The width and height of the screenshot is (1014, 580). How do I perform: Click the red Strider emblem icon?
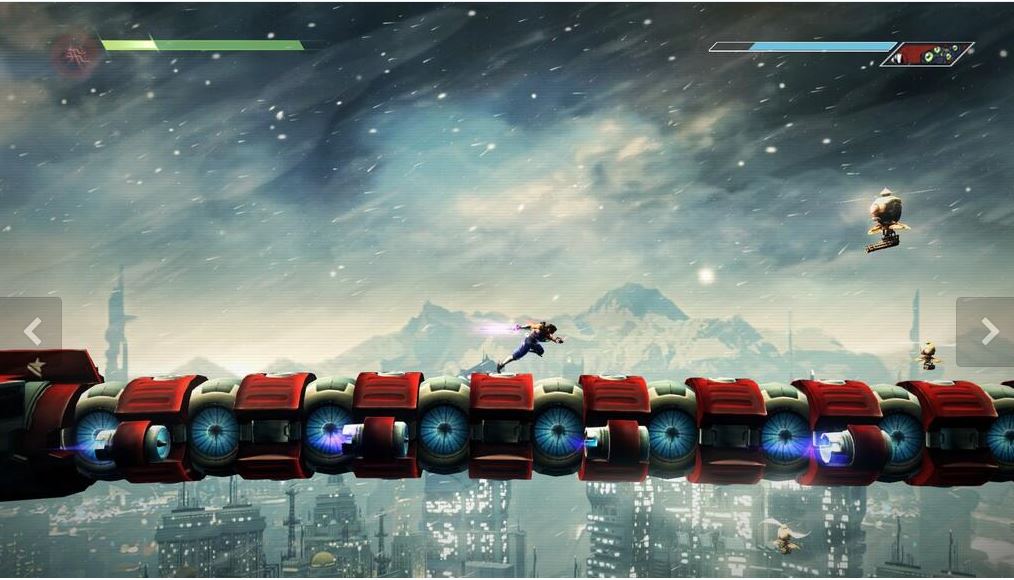coord(71,51)
